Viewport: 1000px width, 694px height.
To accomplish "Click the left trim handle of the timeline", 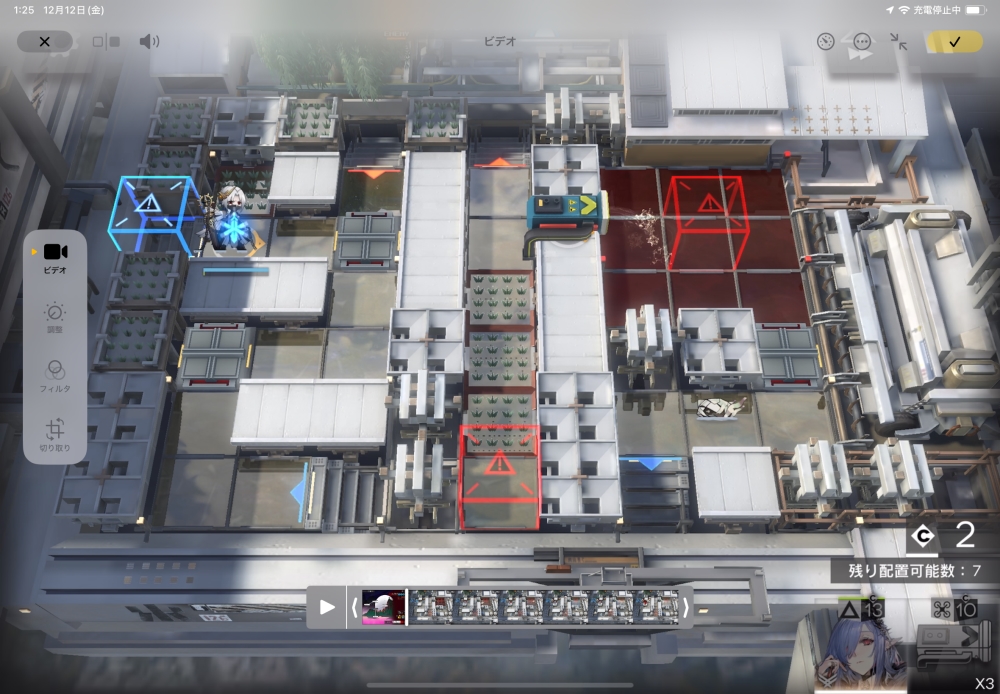I will click(353, 607).
